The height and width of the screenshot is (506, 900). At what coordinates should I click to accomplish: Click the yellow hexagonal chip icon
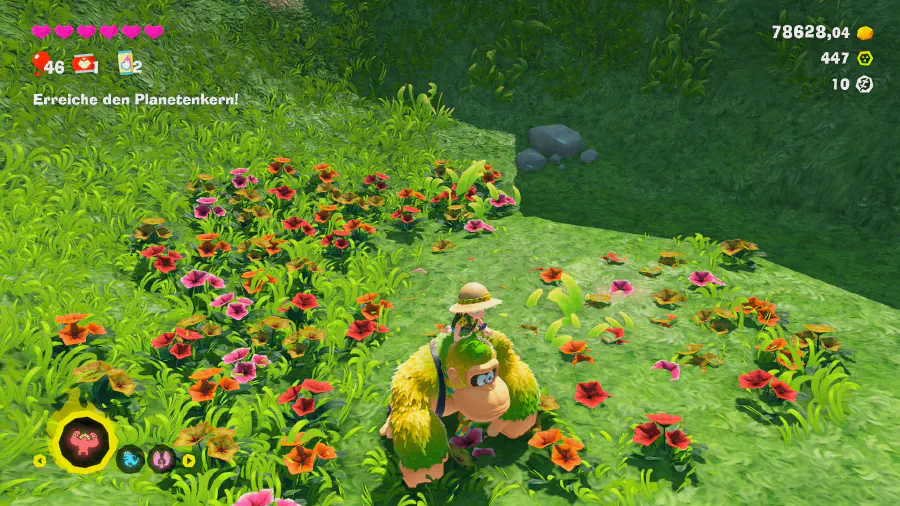[x=864, y=58]
